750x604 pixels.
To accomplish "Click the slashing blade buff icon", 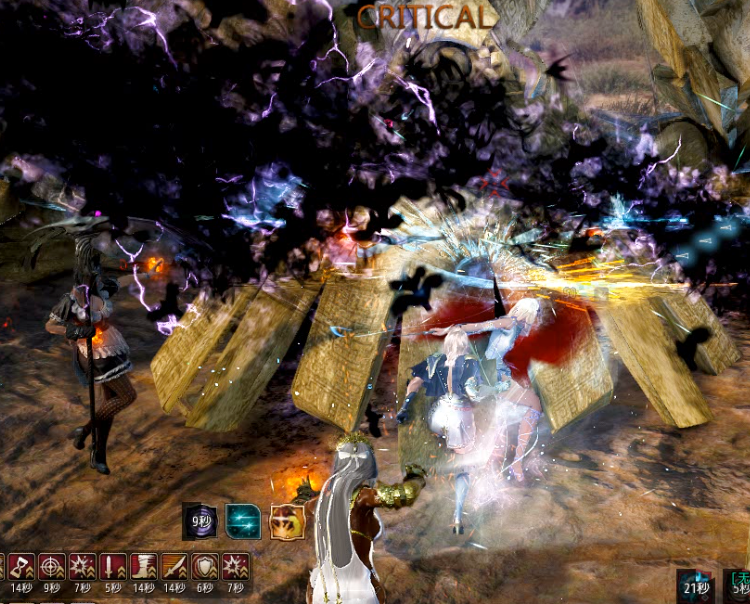I will [x=174, y=569].
